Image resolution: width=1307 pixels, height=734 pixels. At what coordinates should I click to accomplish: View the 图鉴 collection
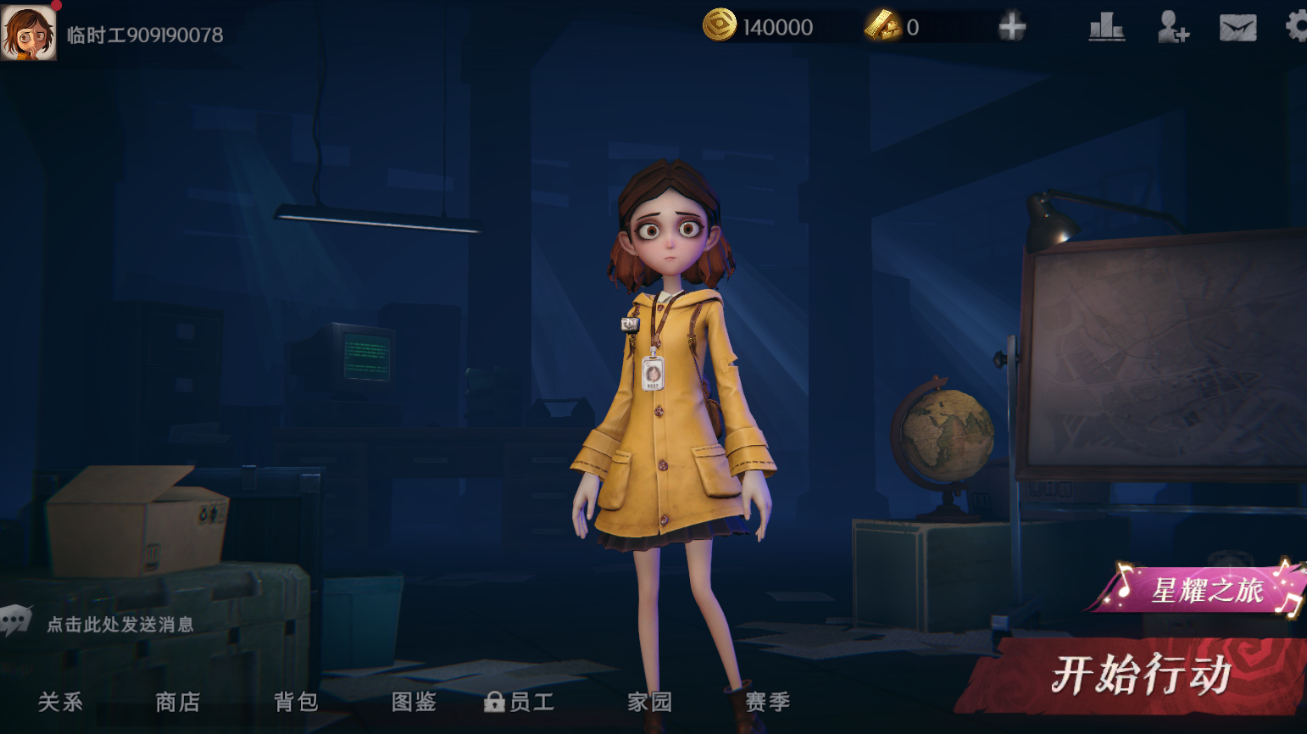(414, 702)
